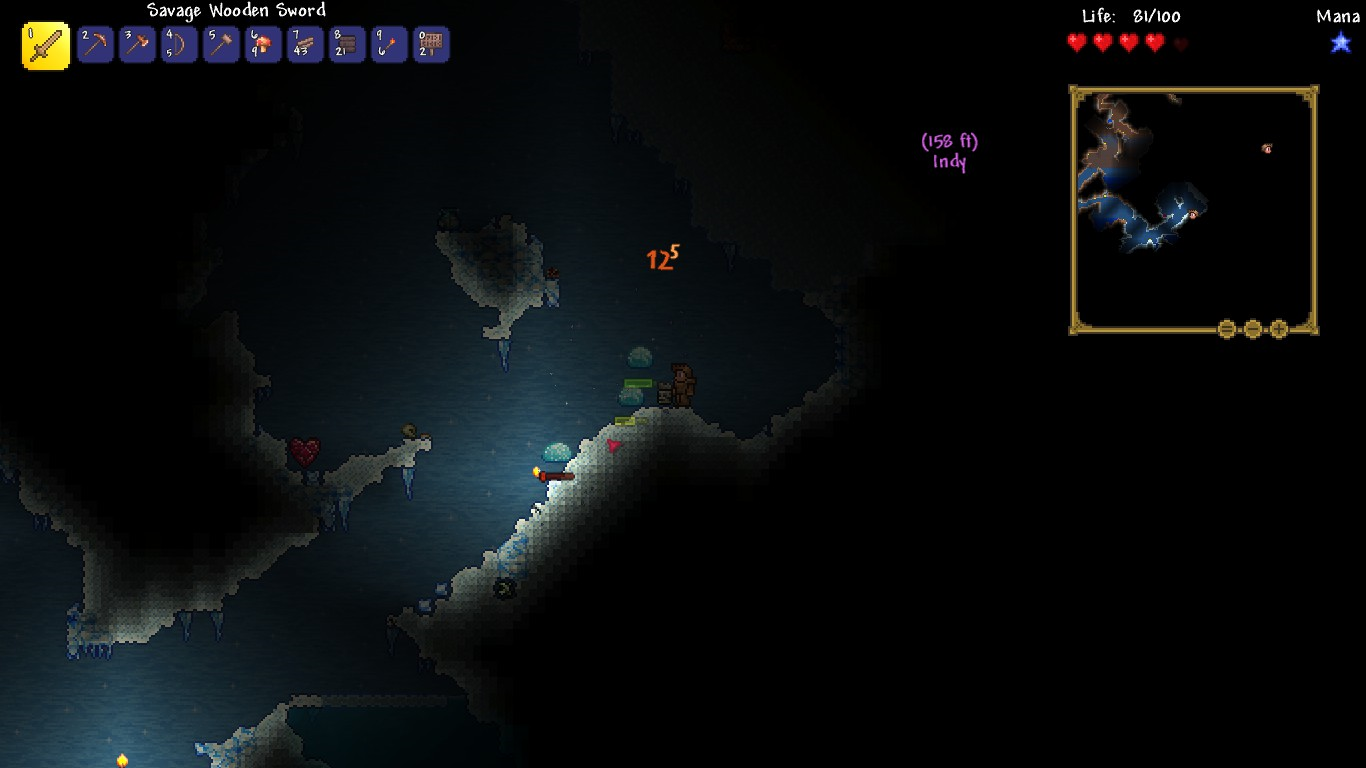Select the wooden sign in slot 0
The height and width of the screenshot is (768, 1366).
click(431, 45)
